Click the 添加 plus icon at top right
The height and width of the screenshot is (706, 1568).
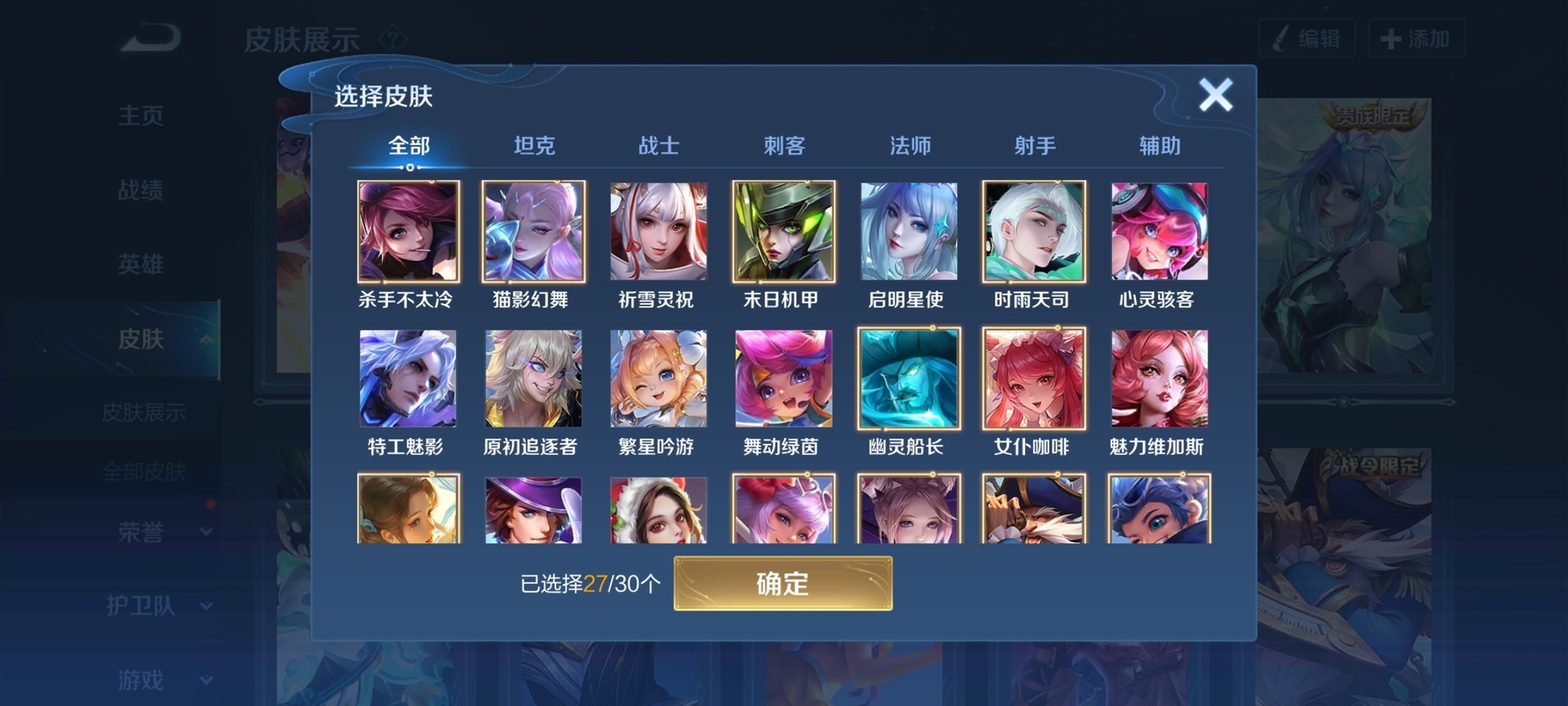pyautogui.click(x=1388, y=37)
